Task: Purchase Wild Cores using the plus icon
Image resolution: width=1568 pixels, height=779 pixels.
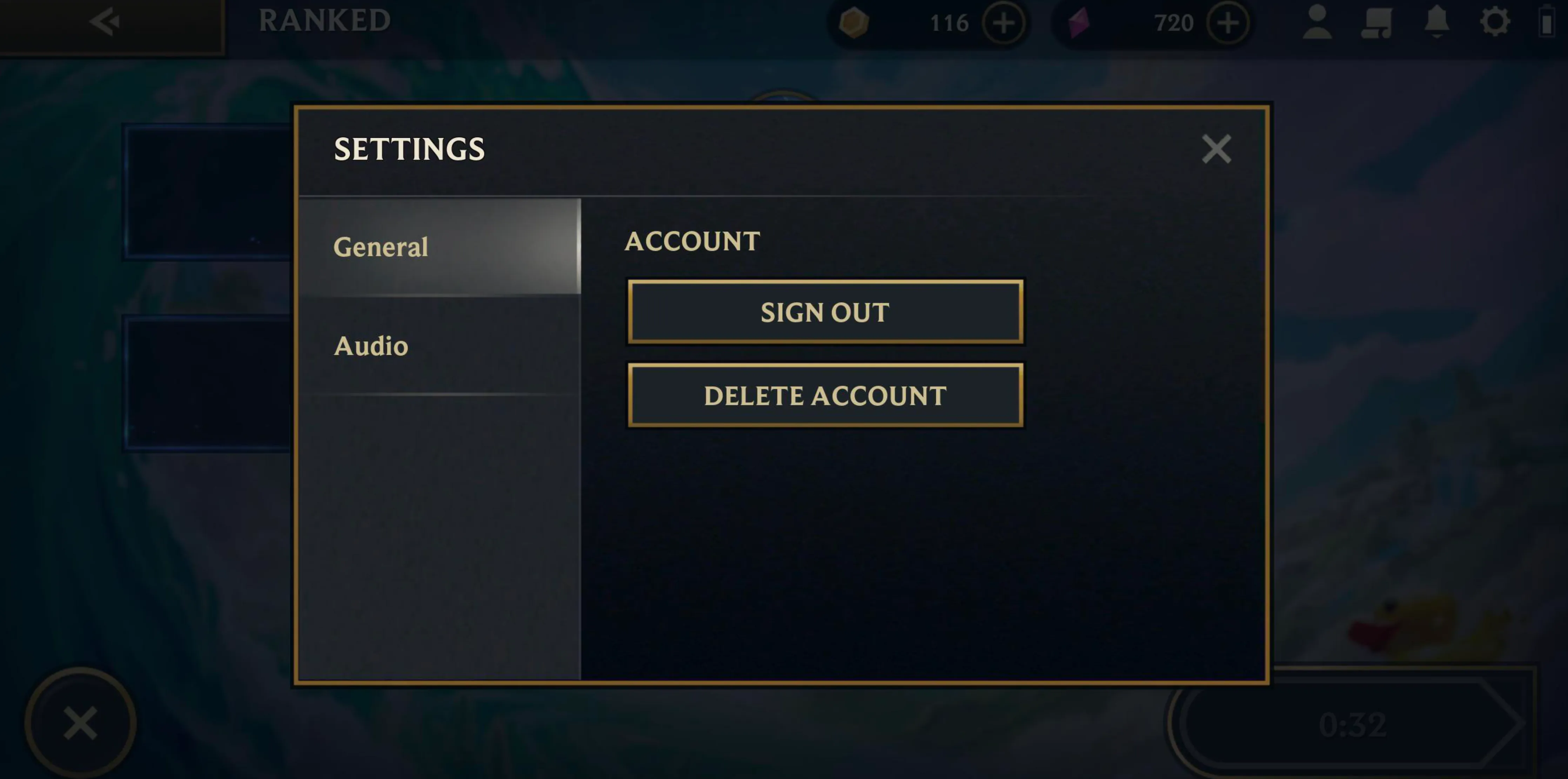Action: click(1228, 23)
